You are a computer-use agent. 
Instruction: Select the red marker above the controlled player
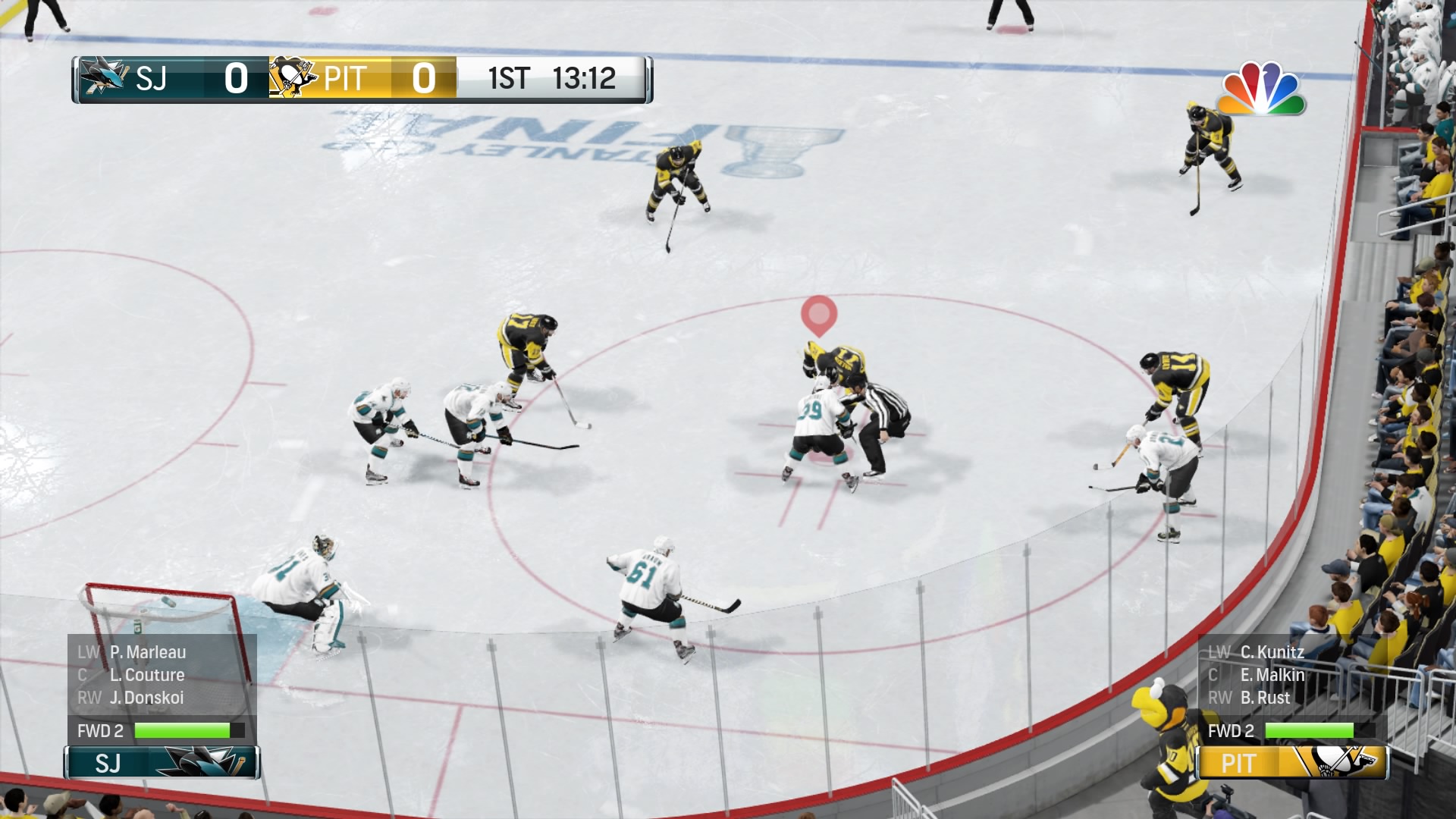click(x=819, y=315)
